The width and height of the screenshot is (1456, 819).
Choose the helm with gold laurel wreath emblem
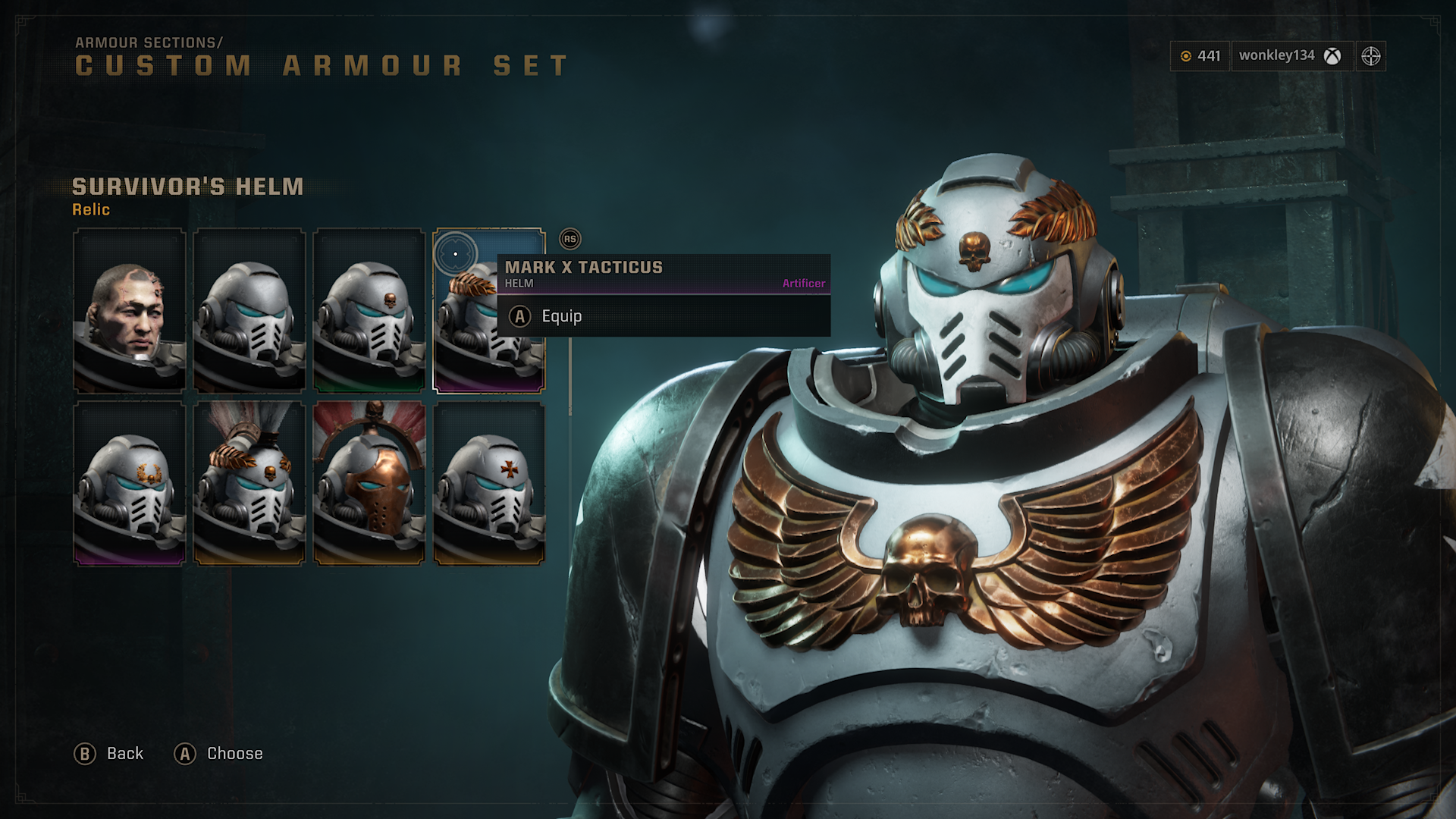129,484
